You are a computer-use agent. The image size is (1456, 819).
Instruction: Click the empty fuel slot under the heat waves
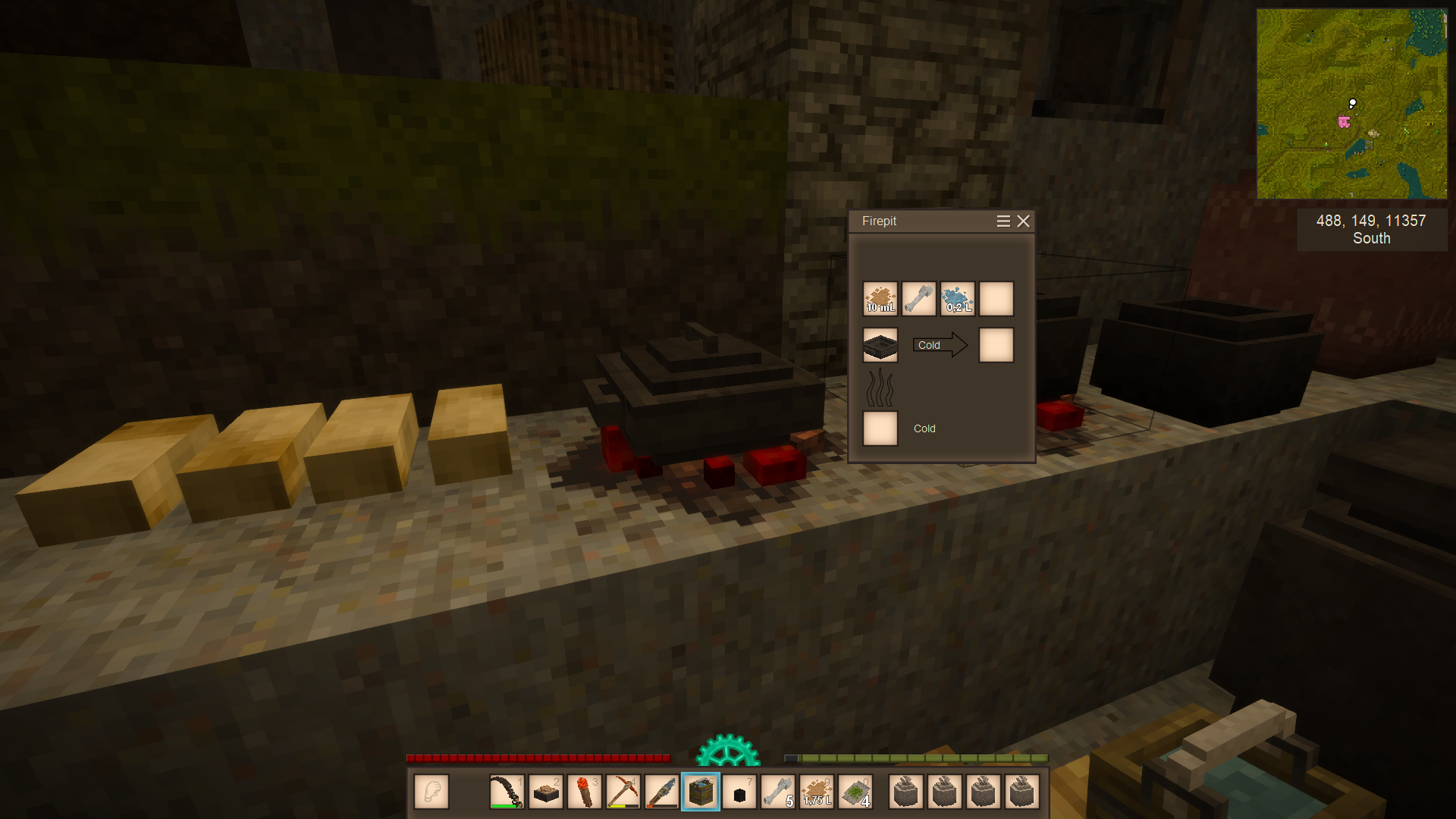880,428
